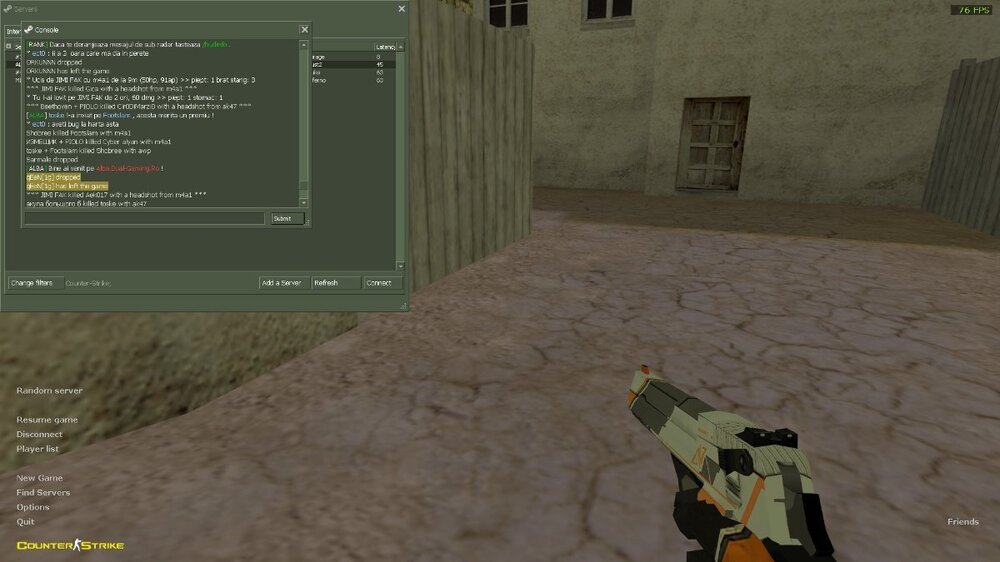The width and height of the screenshot is (1000, 562).
Task: Submit the console command
Action: click(x=287, y=218)
